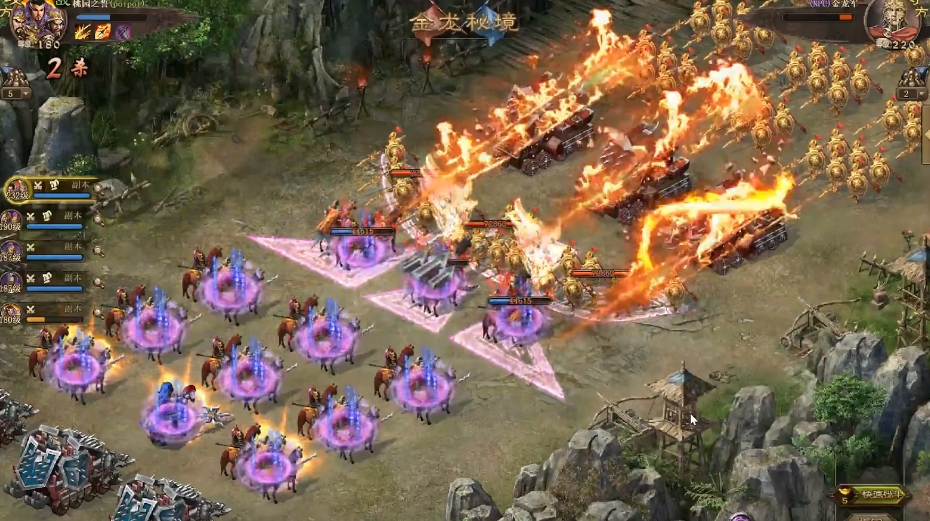The image size is (930, 521).
Task: Click the 快速战斗 quick battle button
Action: pyautogui.click(x=876, y=494)
